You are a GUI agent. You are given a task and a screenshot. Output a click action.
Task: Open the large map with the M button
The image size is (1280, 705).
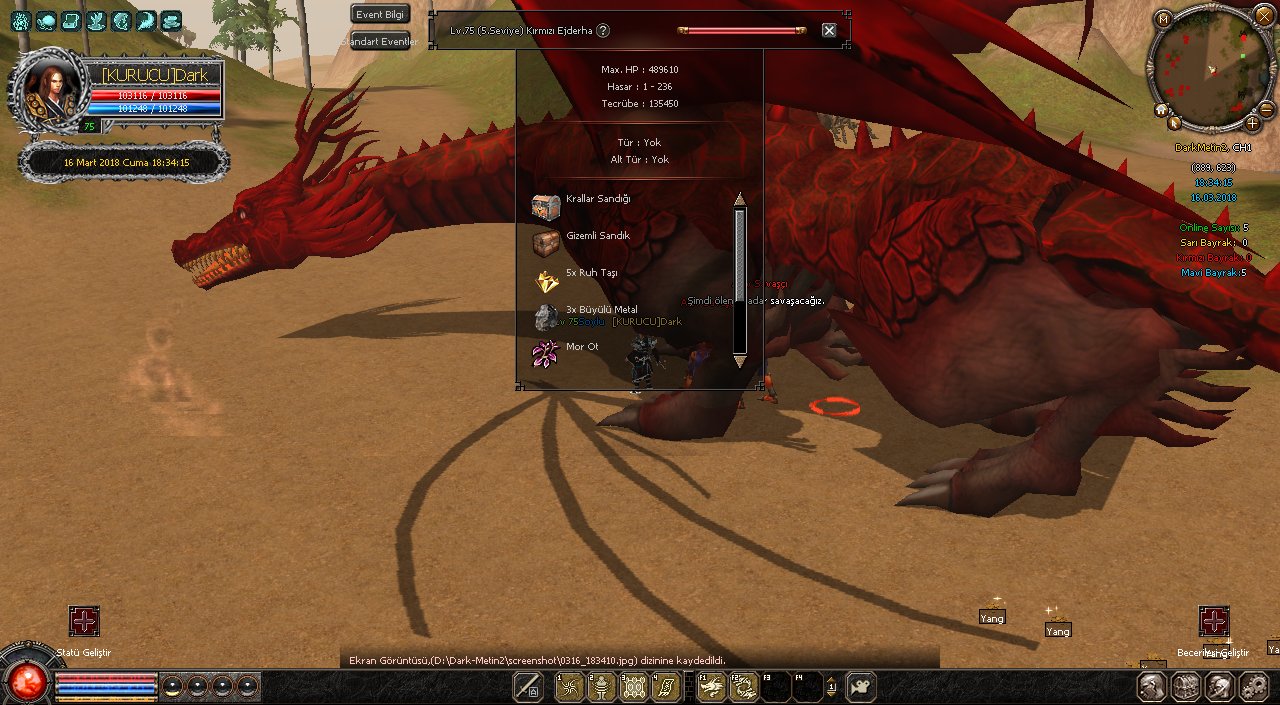click(1162, 18)
